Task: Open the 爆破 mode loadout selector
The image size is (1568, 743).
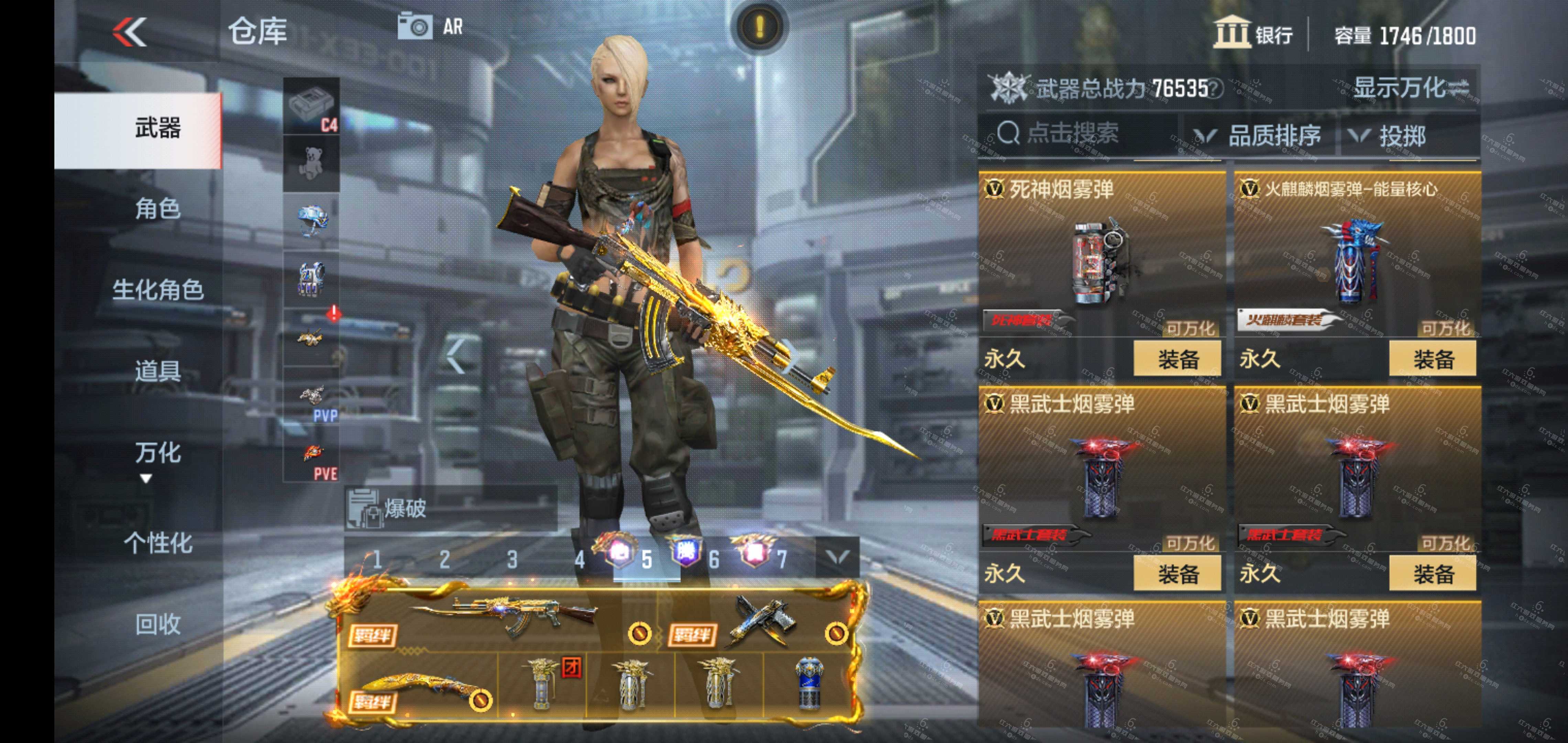Action: [450, 508]
